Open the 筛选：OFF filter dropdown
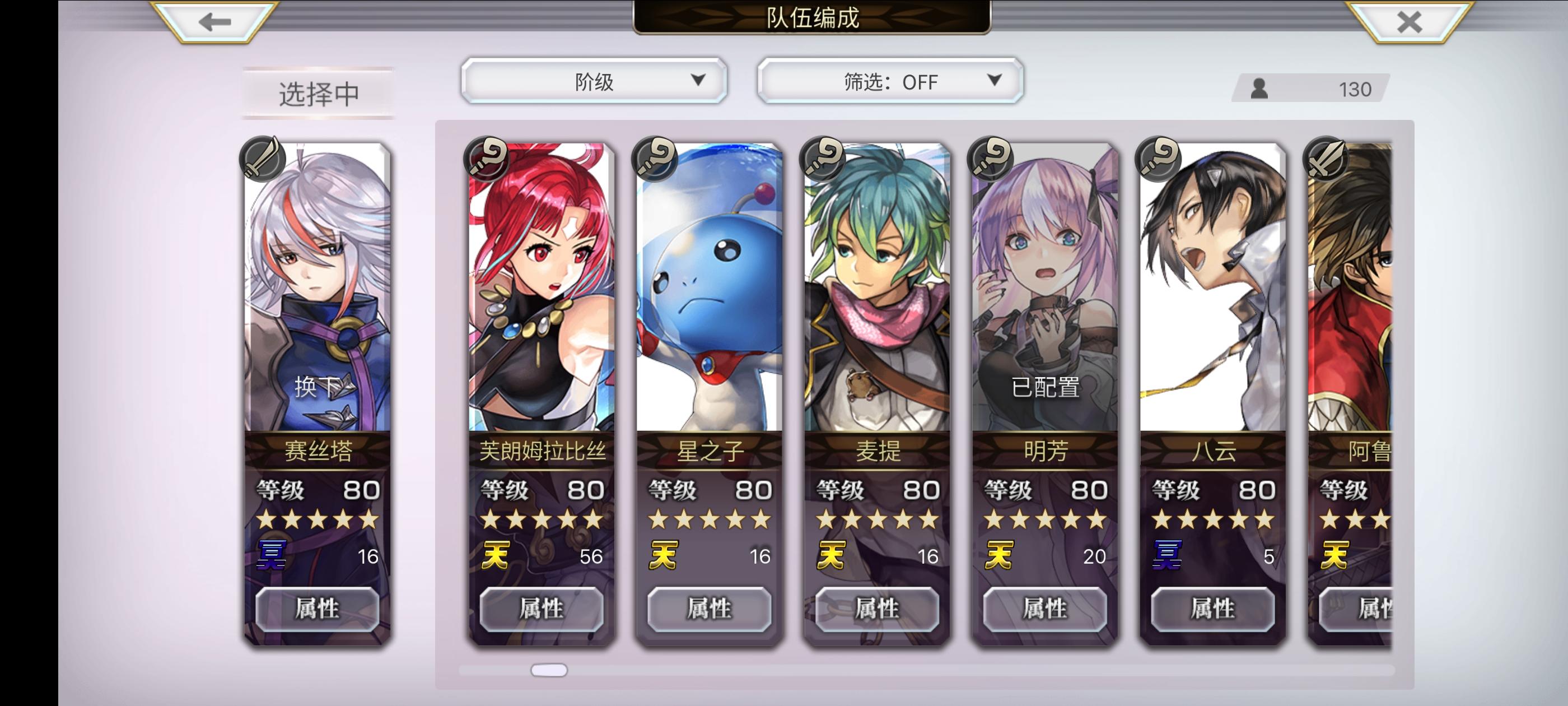This screenshot has height=706, width=1568. tap(889, 81)
